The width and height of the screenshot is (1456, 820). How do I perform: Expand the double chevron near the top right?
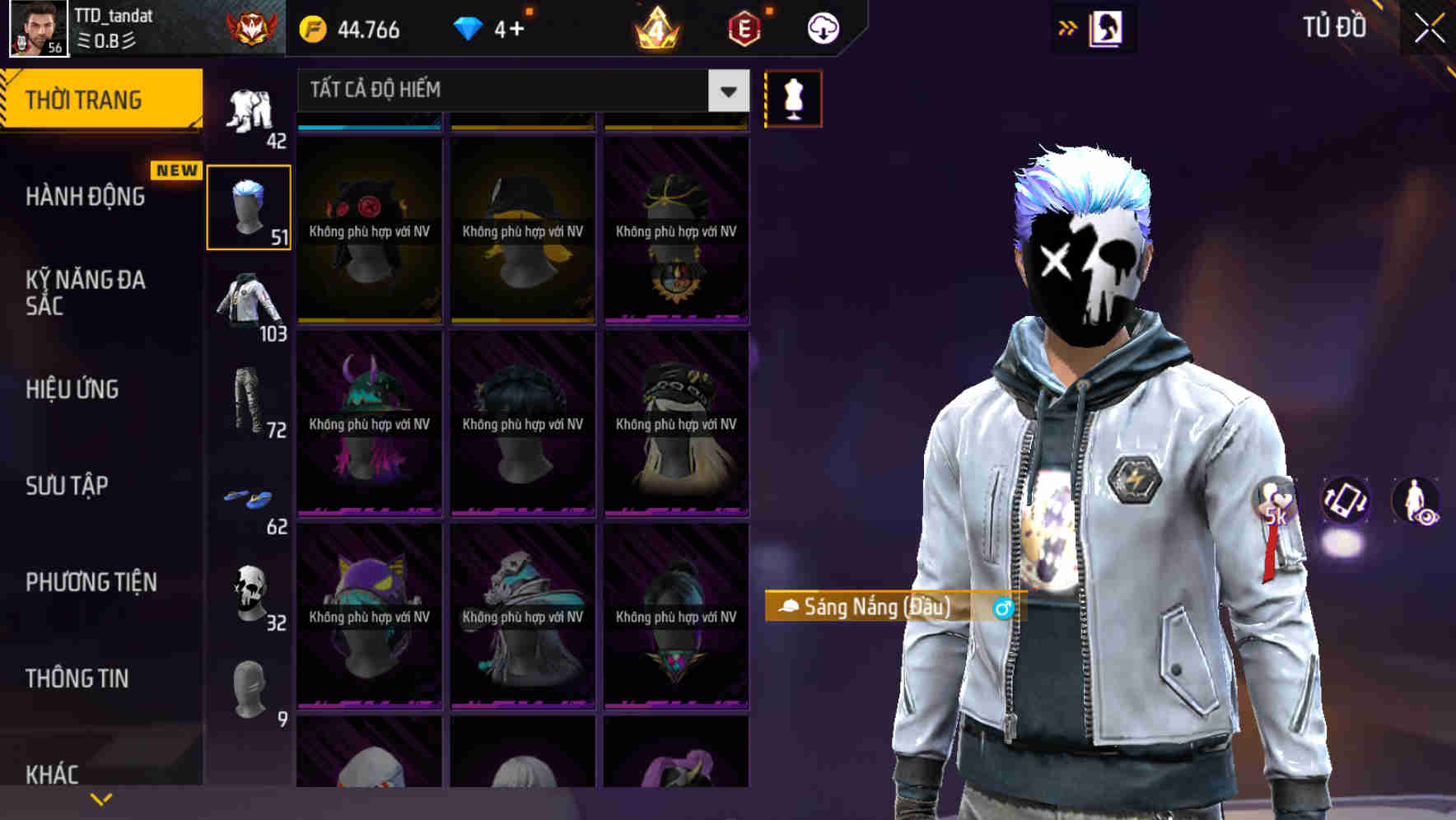pyautogui.click(x=1068, y=27)
